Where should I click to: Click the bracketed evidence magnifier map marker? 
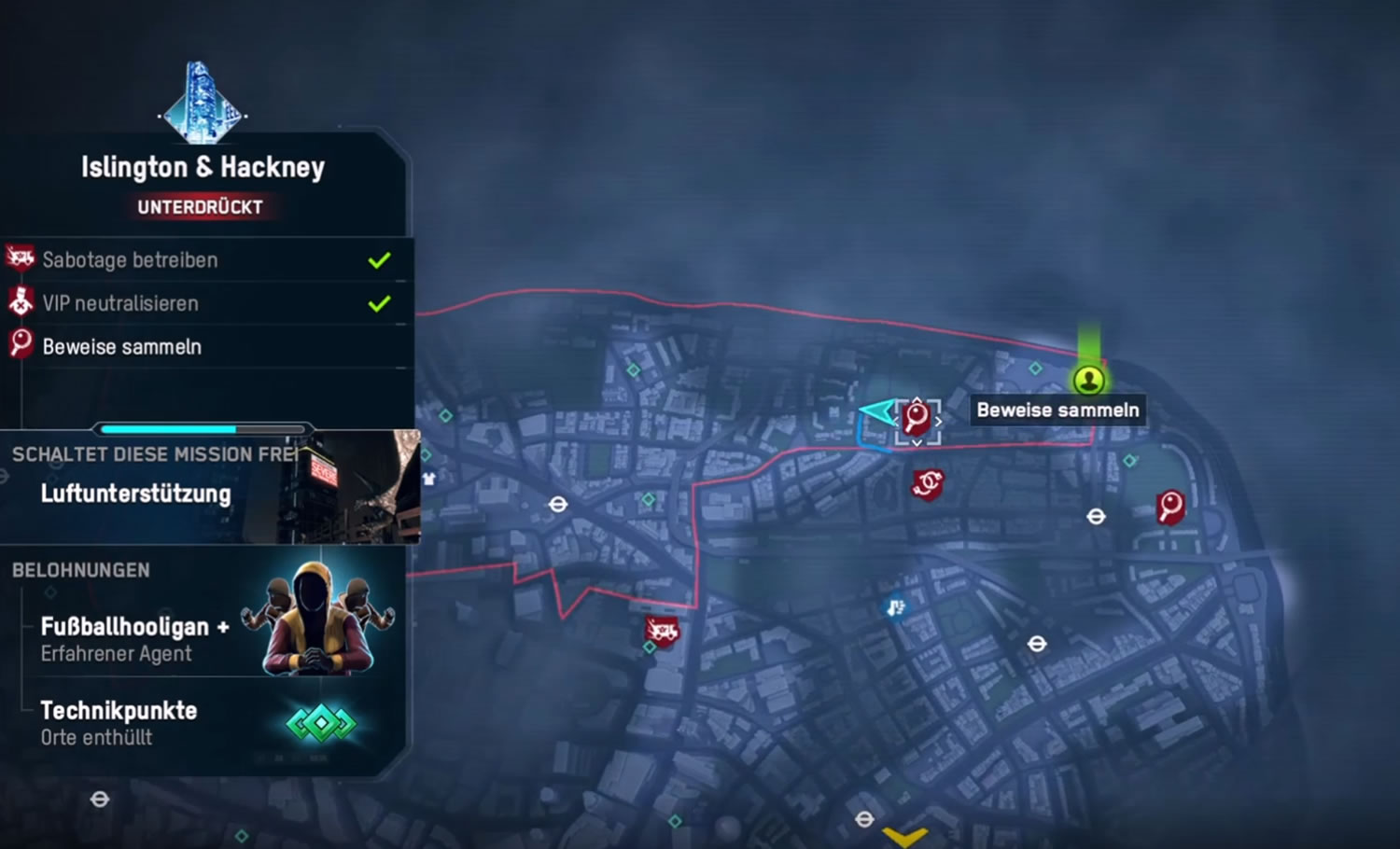click(917, 420)
